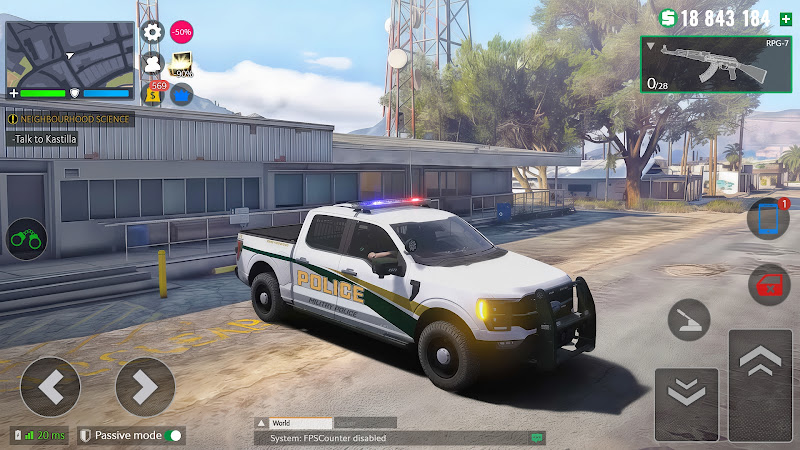This screenshot has width=800, height=450.
Task: Steer left with the left arrow button
Action: [x=50, y=387]
